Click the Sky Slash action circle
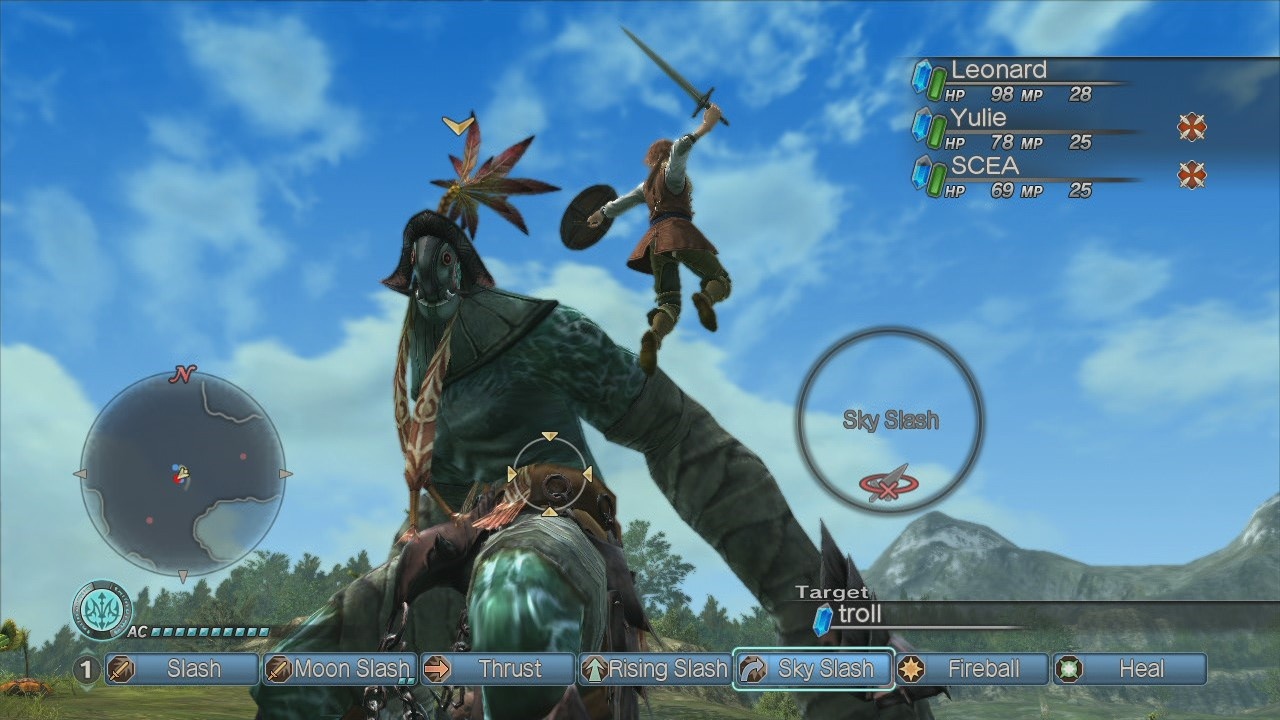 [890, 420]
